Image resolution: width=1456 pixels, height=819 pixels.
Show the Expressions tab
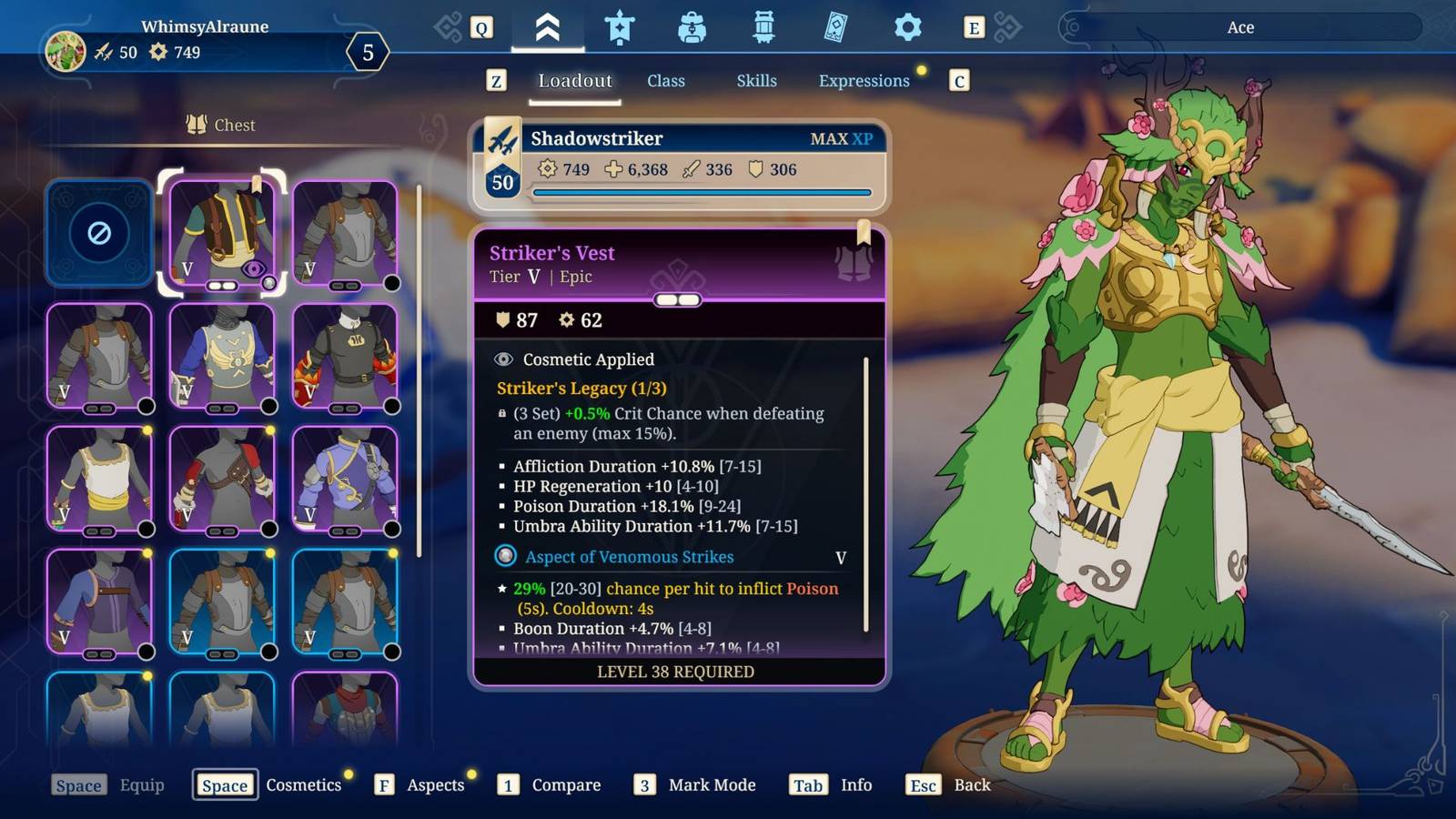pos(864,81)
